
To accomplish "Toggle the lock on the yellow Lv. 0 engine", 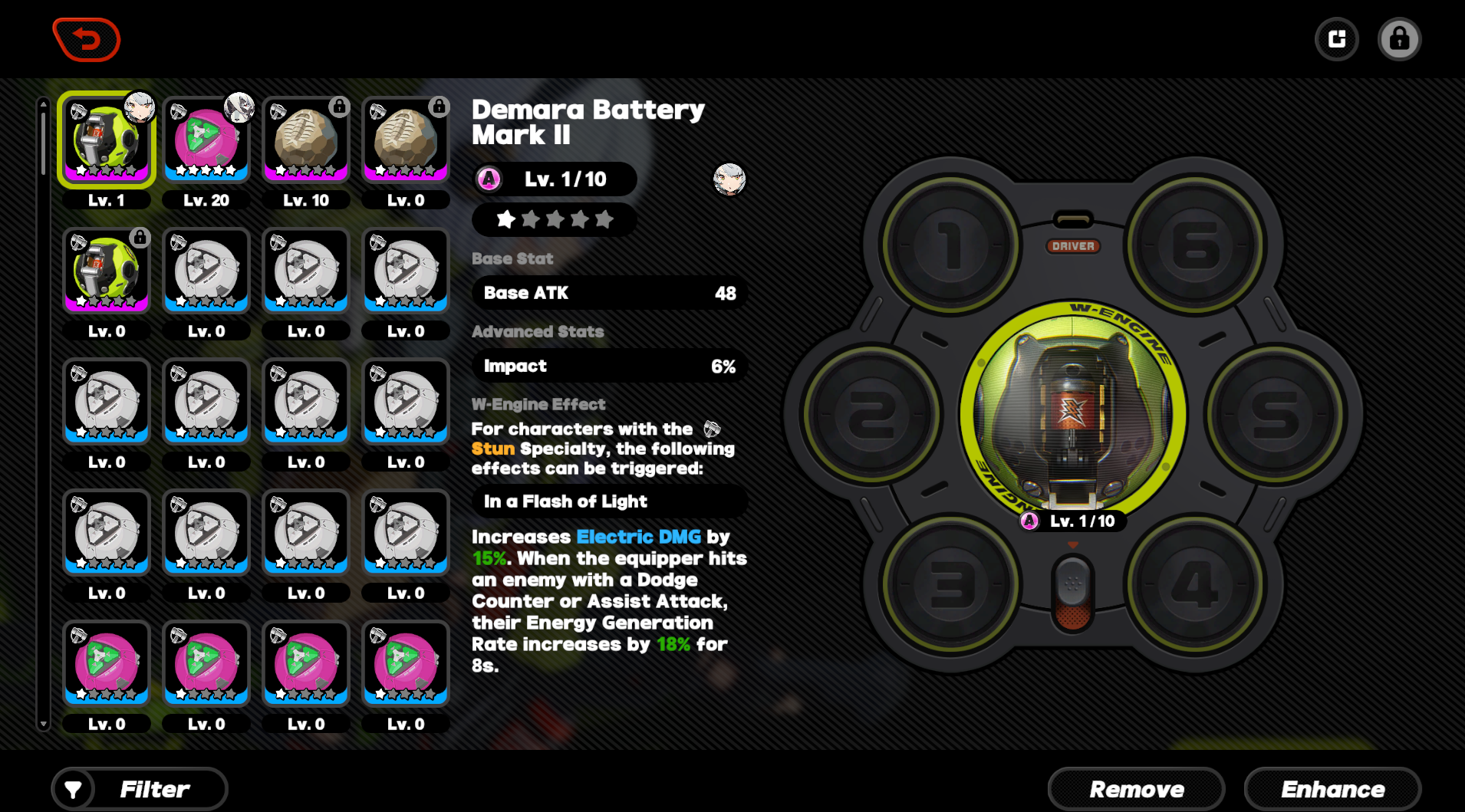I will coord(140,237).
